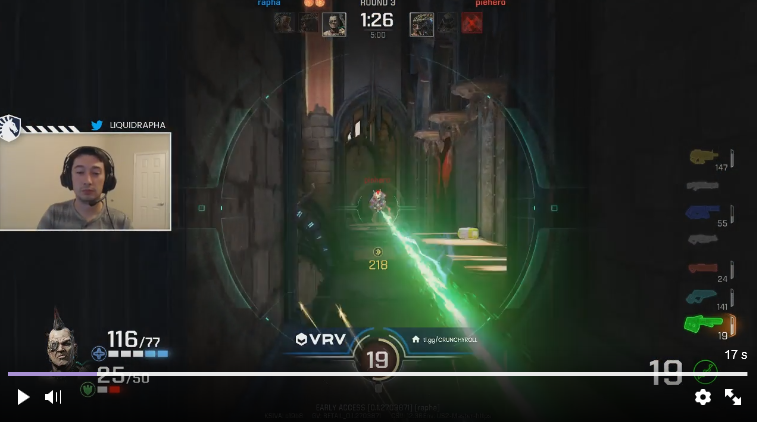The height and width of the screenshot is (422, 757).
Task: Enter fullscreen mode on the video player
Action: coord(733,397)
